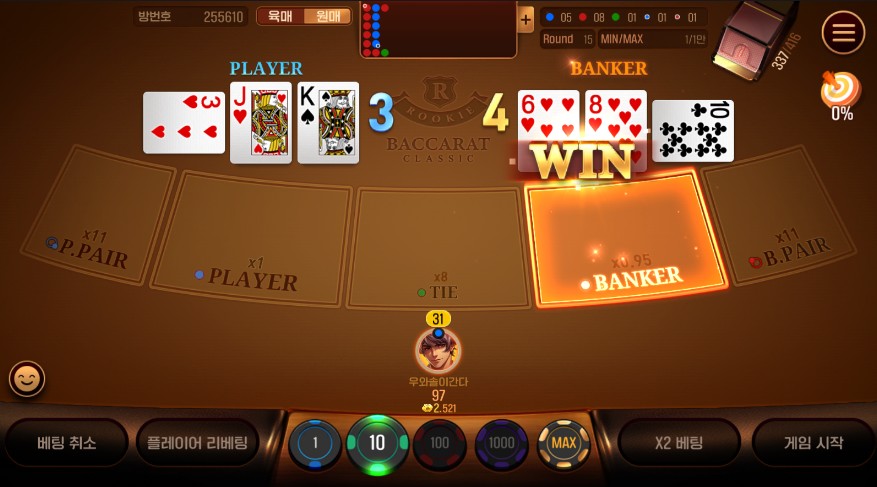Tap the 플레이어 리베팅 rebet button
This screenshot has width=877, height=487.
click(x=197, y=443)
